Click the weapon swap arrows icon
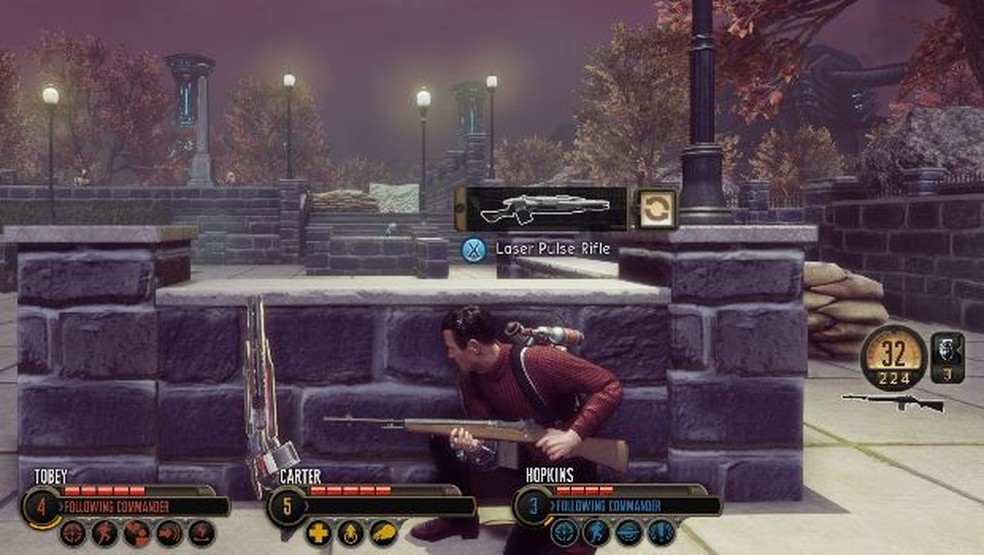This screenshot has height=555, width=984. pos(657,208)
